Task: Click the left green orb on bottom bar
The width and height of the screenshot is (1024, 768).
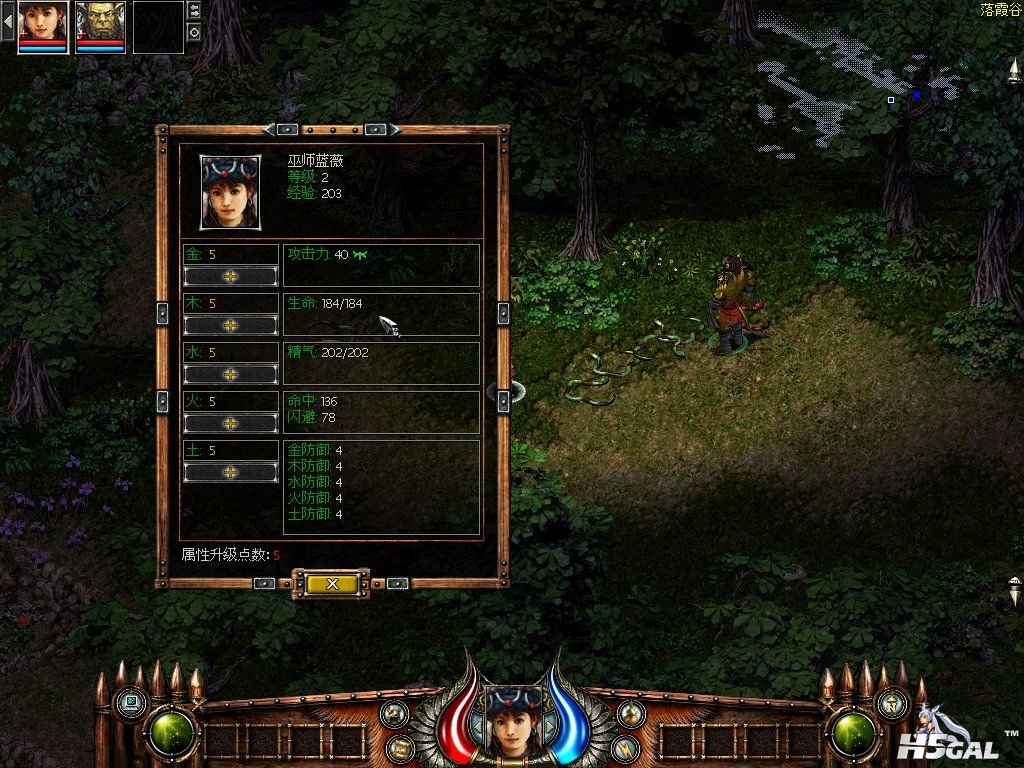Action: click(172, 733)
